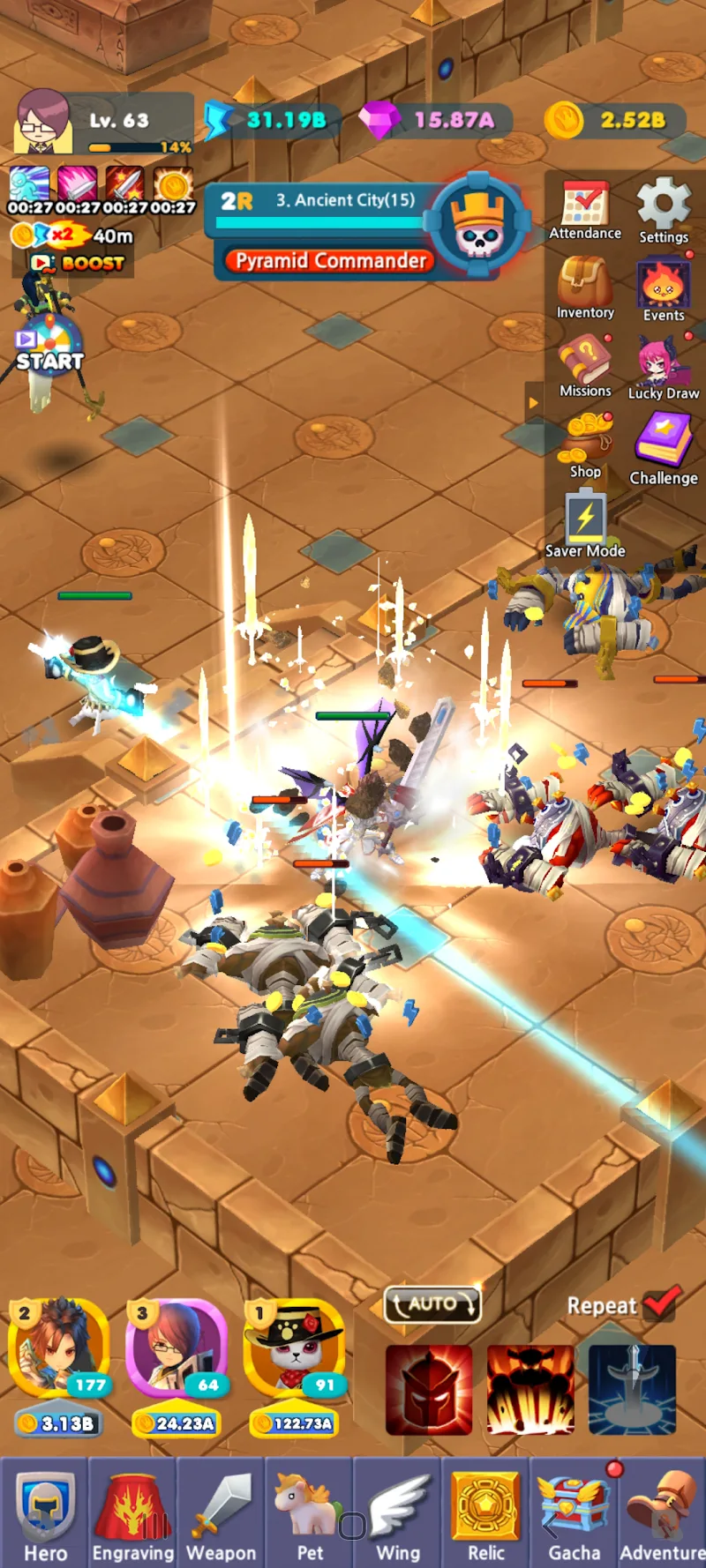Upgrade the panda hero for 122.73A
Image resolution: width=706 pixels, height=1568 pixels.
[294, 1422]
